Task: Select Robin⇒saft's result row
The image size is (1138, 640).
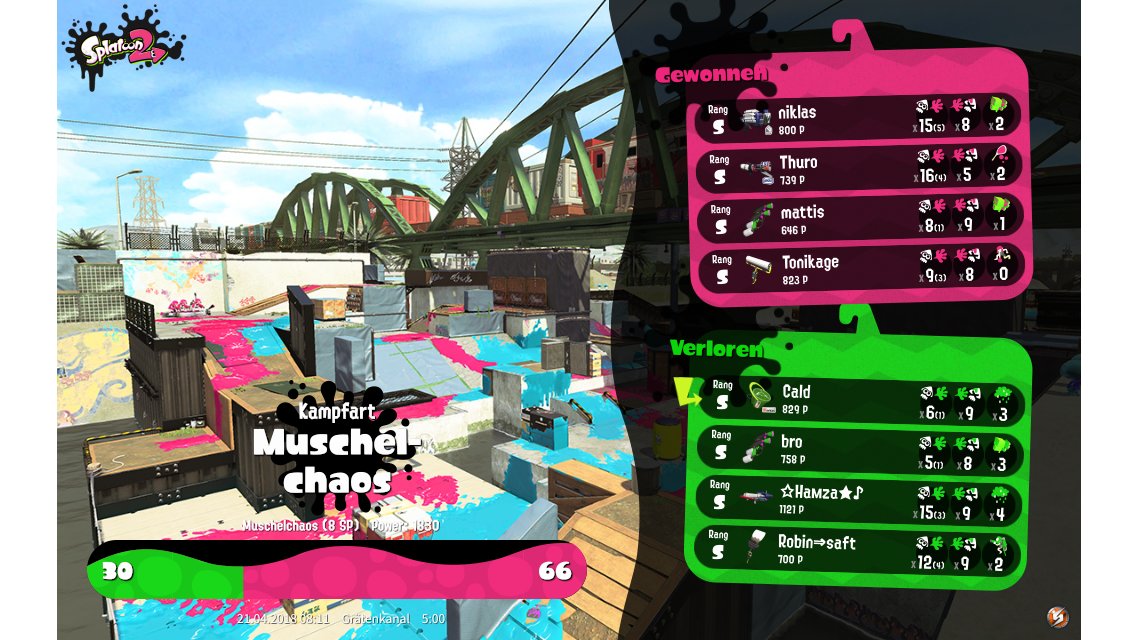Action: pyautogui.click(x=858, y=550)
